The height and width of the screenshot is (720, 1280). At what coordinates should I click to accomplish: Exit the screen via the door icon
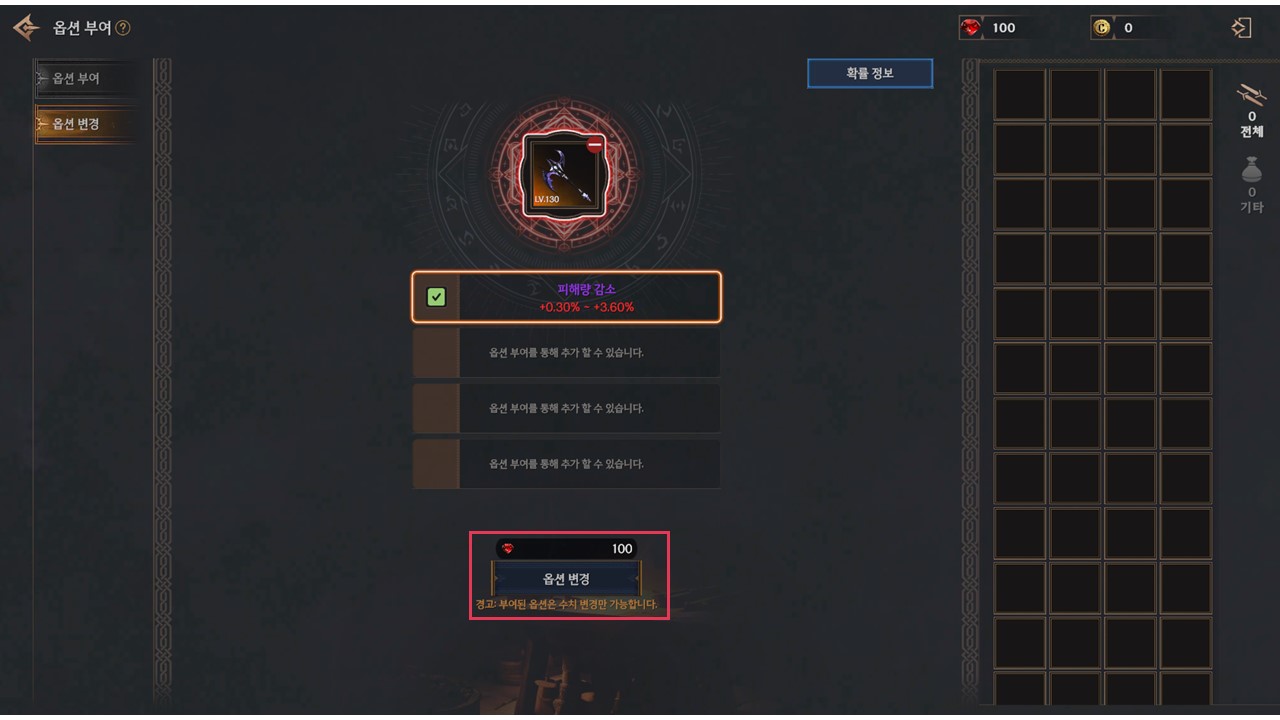pos(1241,28)
